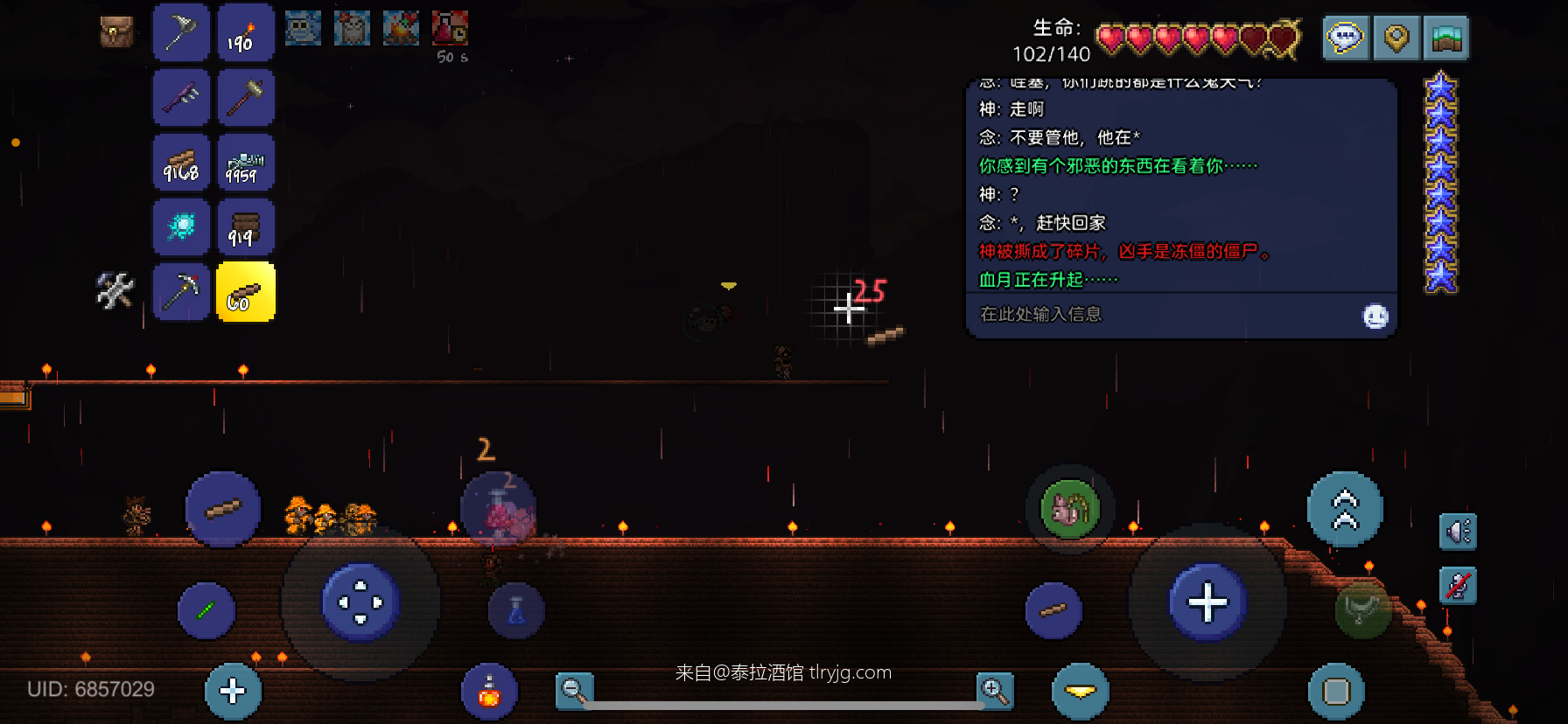Select the hammer in the hotbar

246,97
